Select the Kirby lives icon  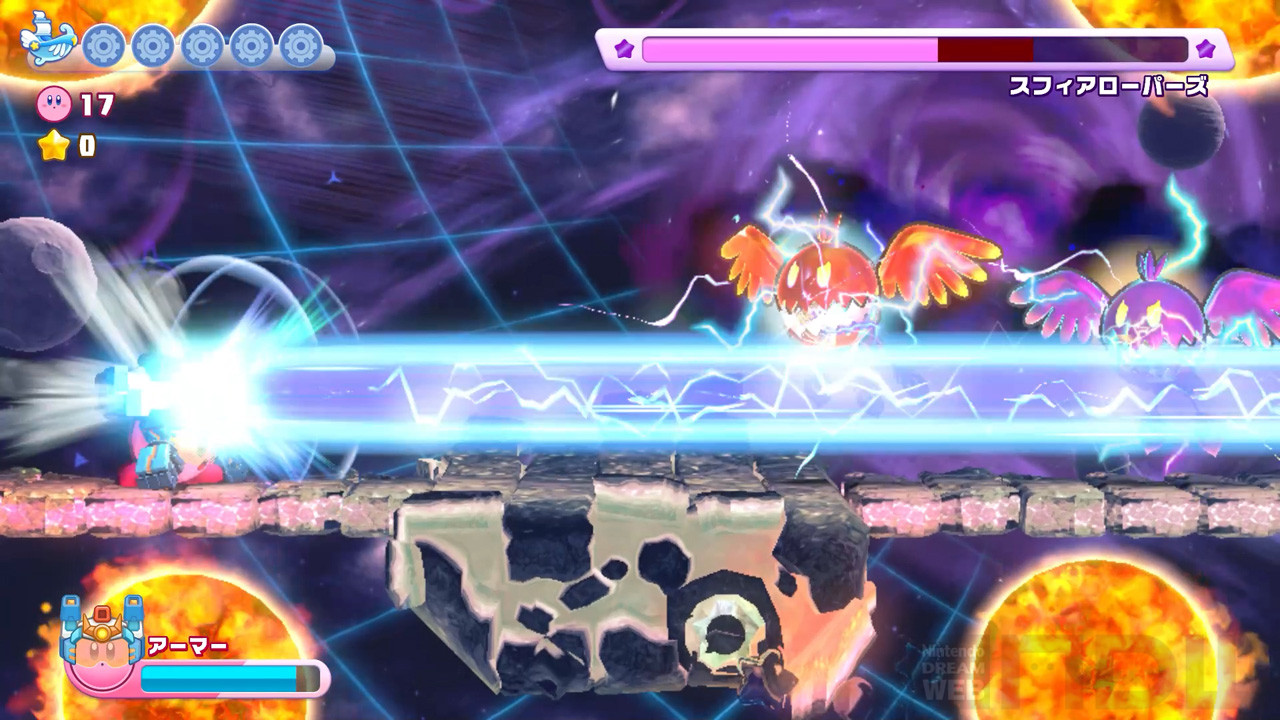[x=53, y=103]
